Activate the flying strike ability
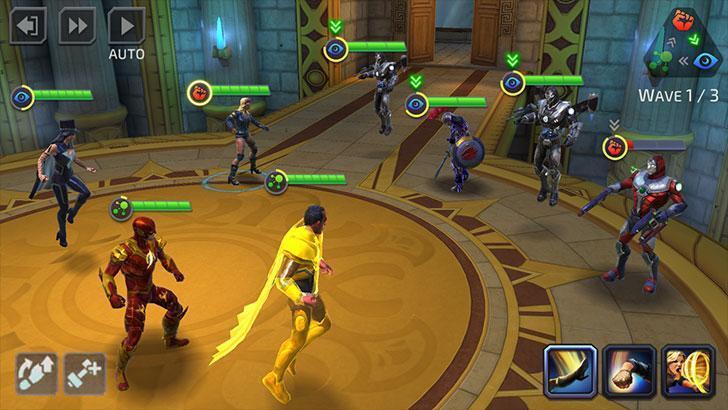This screenshot has height=410, width=728. coord(571,371)
